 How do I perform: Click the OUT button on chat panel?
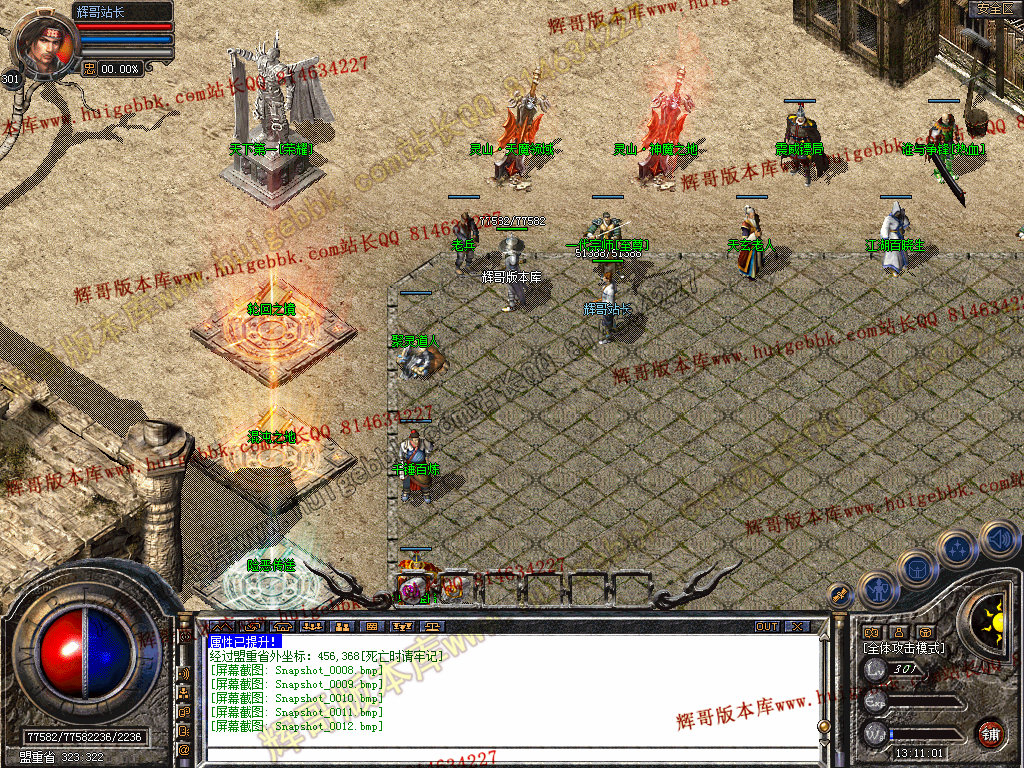766,627
